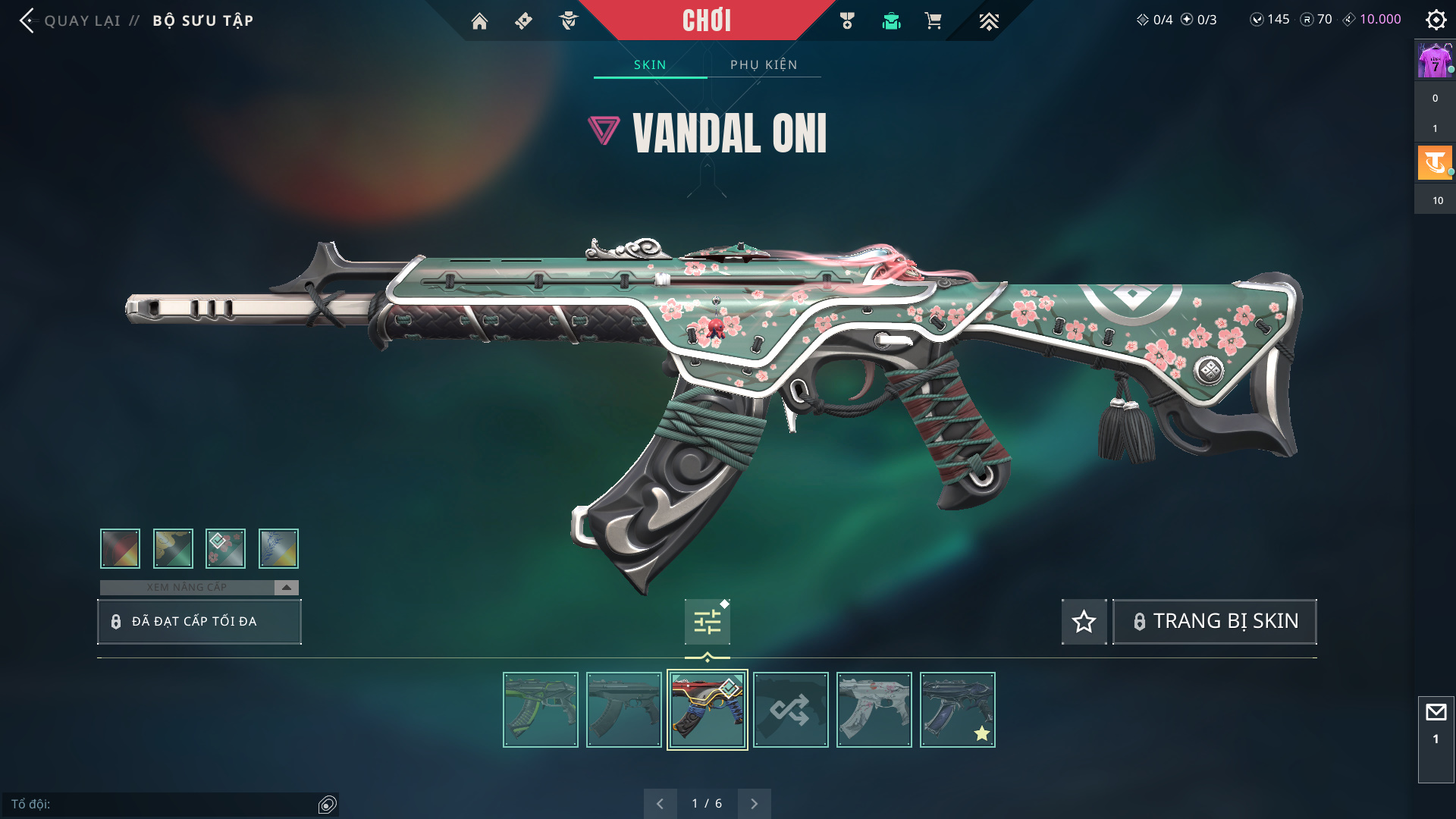The width and height of the screenshot is (1456, 819).
Task: Choose the green and gold variant swatch
Action: coord(173,548)
